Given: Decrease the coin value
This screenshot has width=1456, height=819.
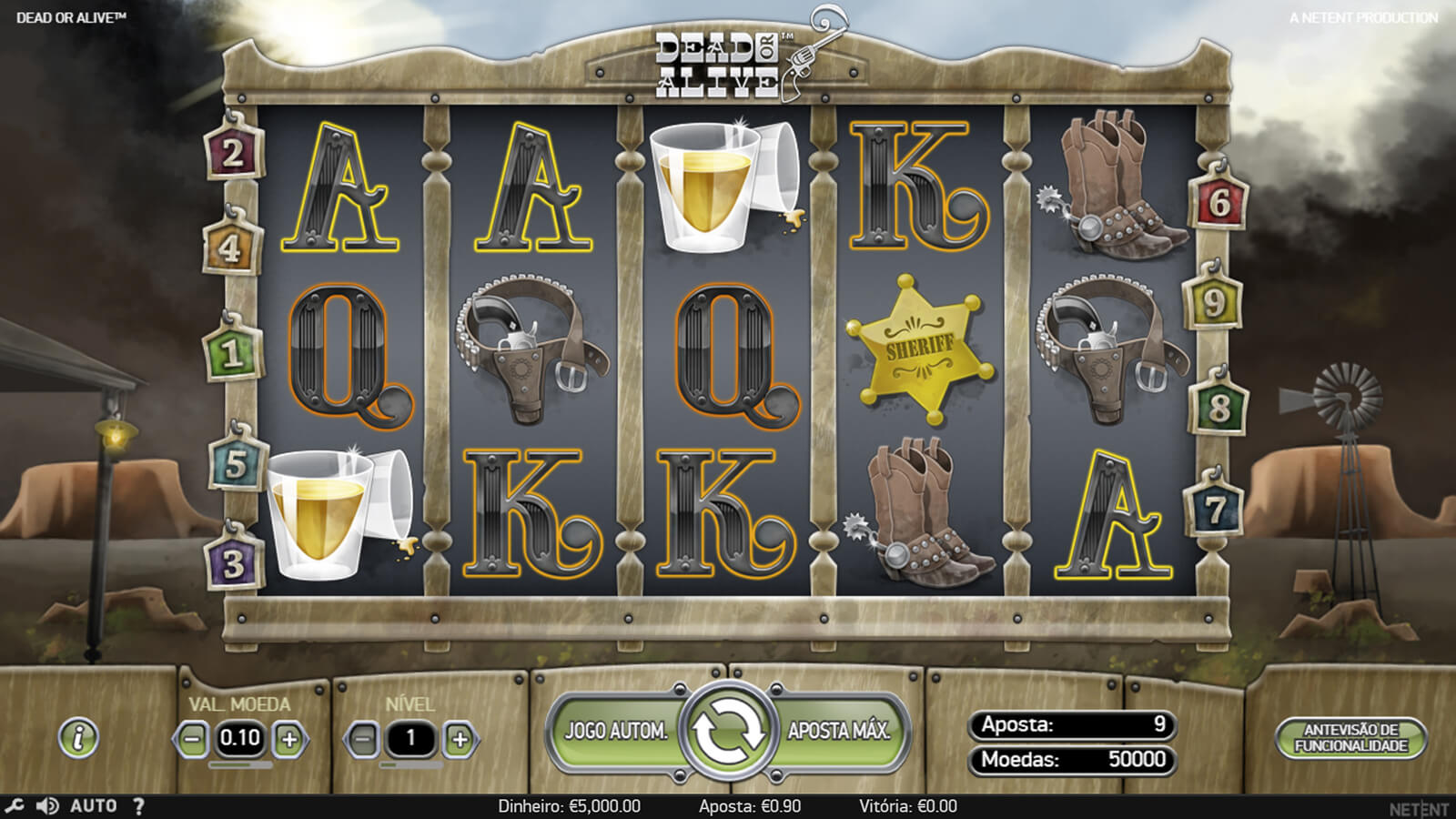Looking at the screenshot, I should point(192,739).
